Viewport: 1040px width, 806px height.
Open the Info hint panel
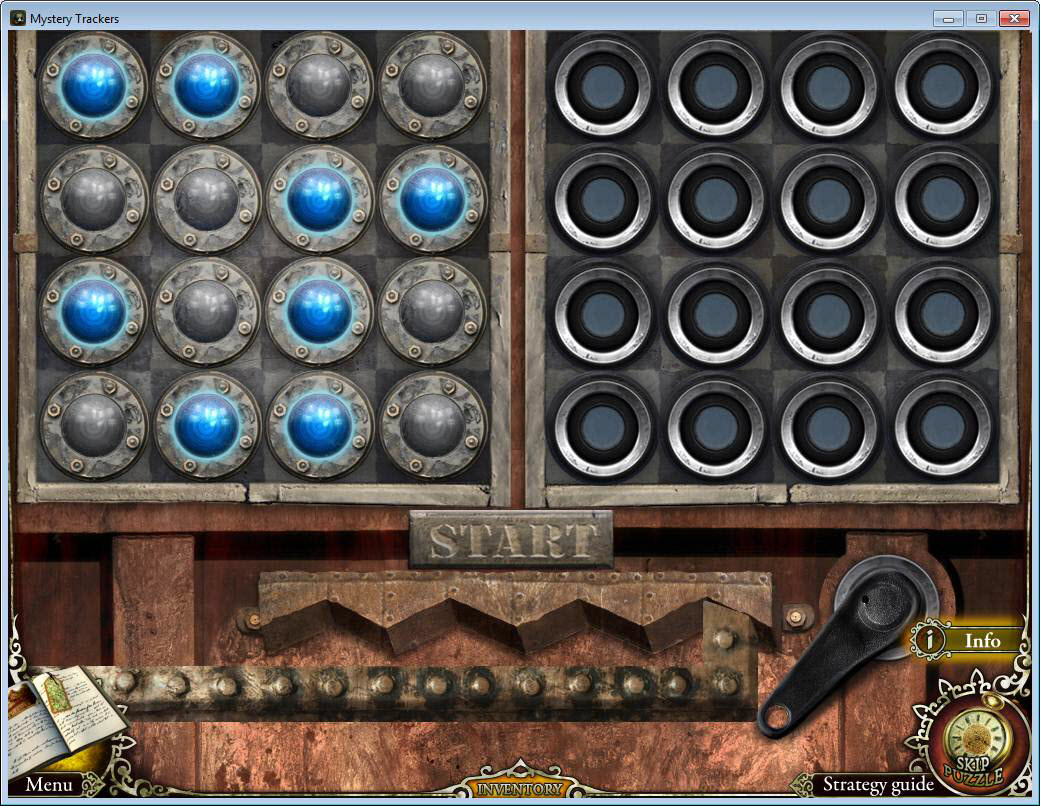coord(969,640)
